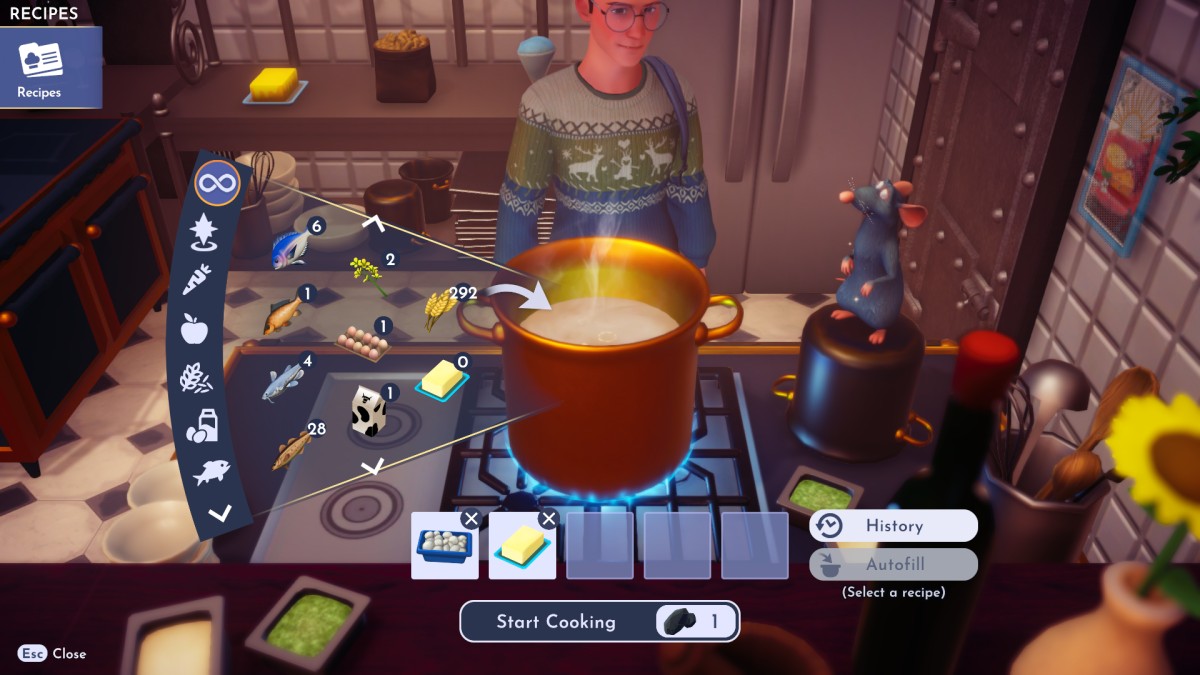
Task: Open the Recipes book
Action: 40,66
